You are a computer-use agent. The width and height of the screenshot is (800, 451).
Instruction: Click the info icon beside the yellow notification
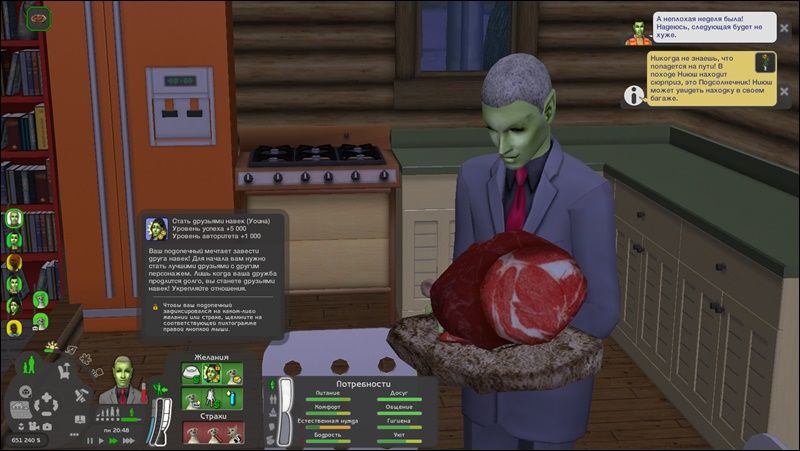[x=632, y=95]
